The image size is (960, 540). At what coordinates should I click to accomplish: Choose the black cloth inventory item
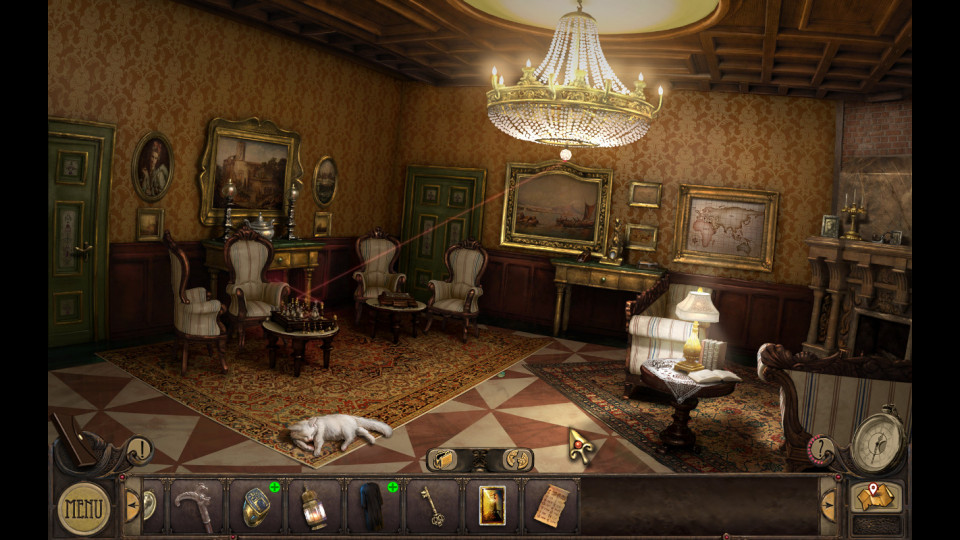[x=373, y=506]
